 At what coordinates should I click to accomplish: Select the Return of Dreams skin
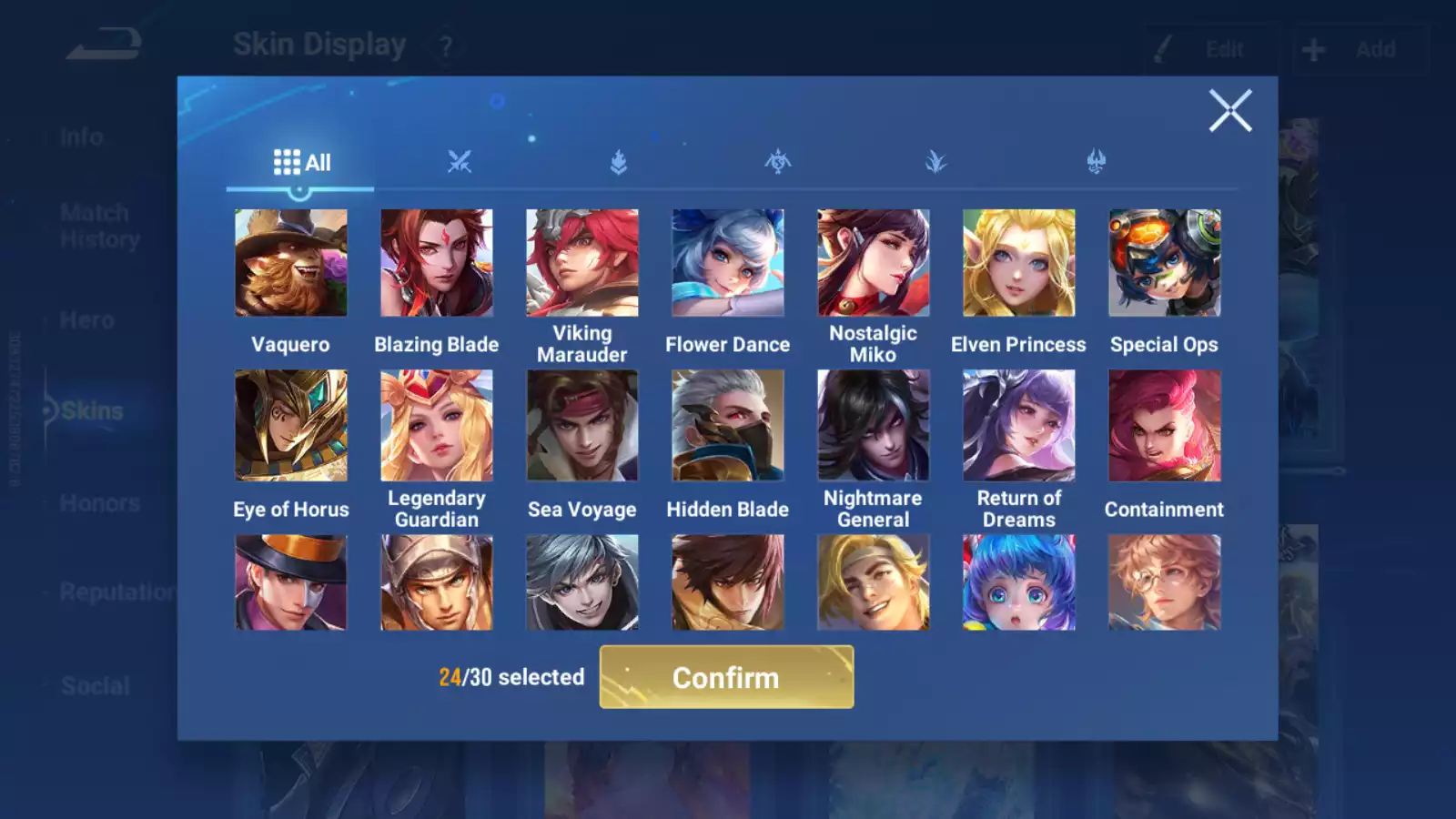point(1019,425)
